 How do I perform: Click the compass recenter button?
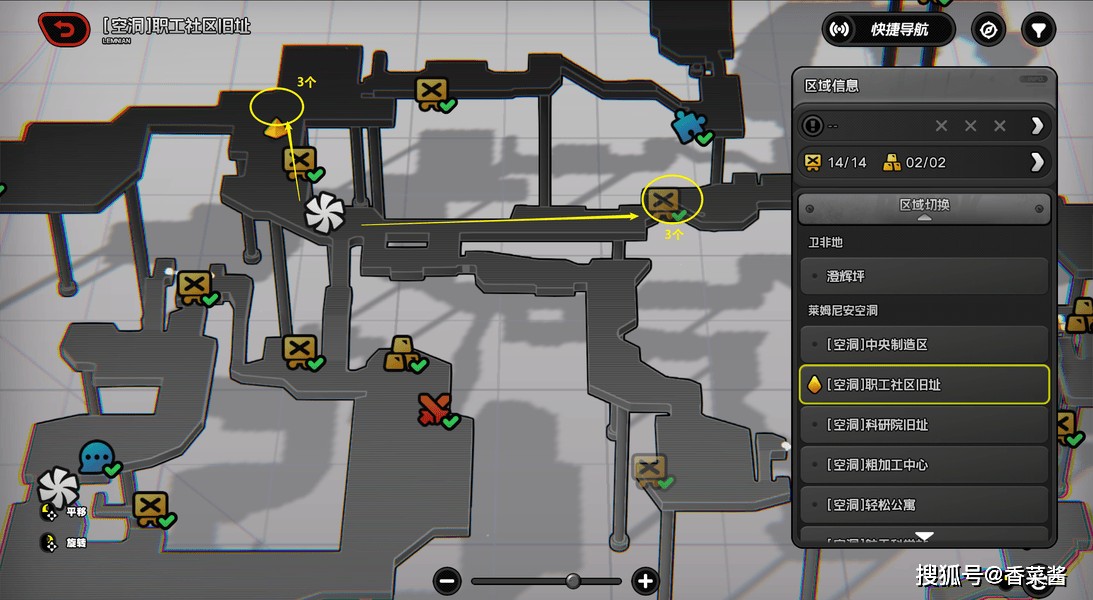tap(989, 29)
